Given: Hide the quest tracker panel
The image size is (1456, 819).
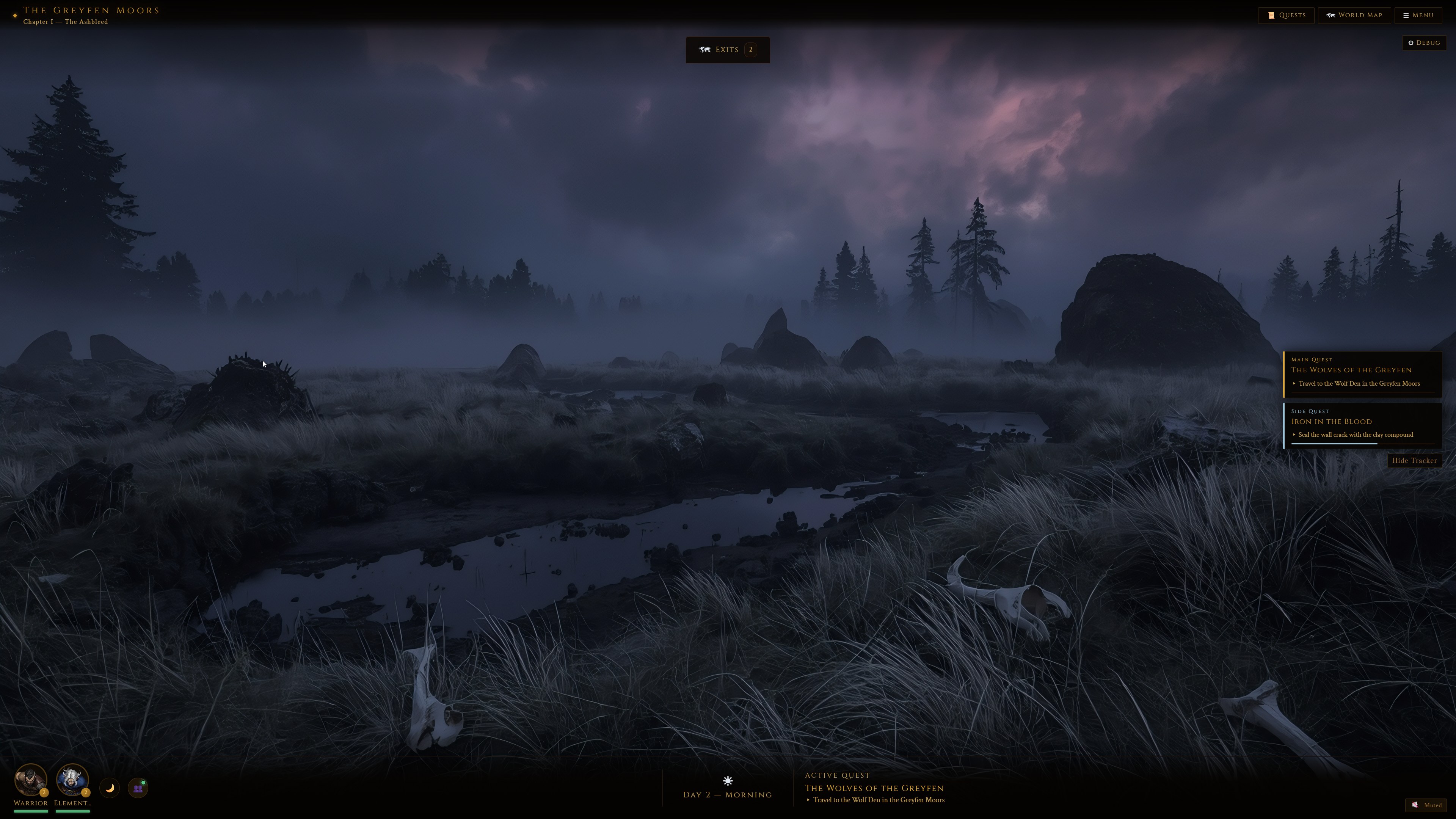Looking at the screenshot, I should [1415, 461].
